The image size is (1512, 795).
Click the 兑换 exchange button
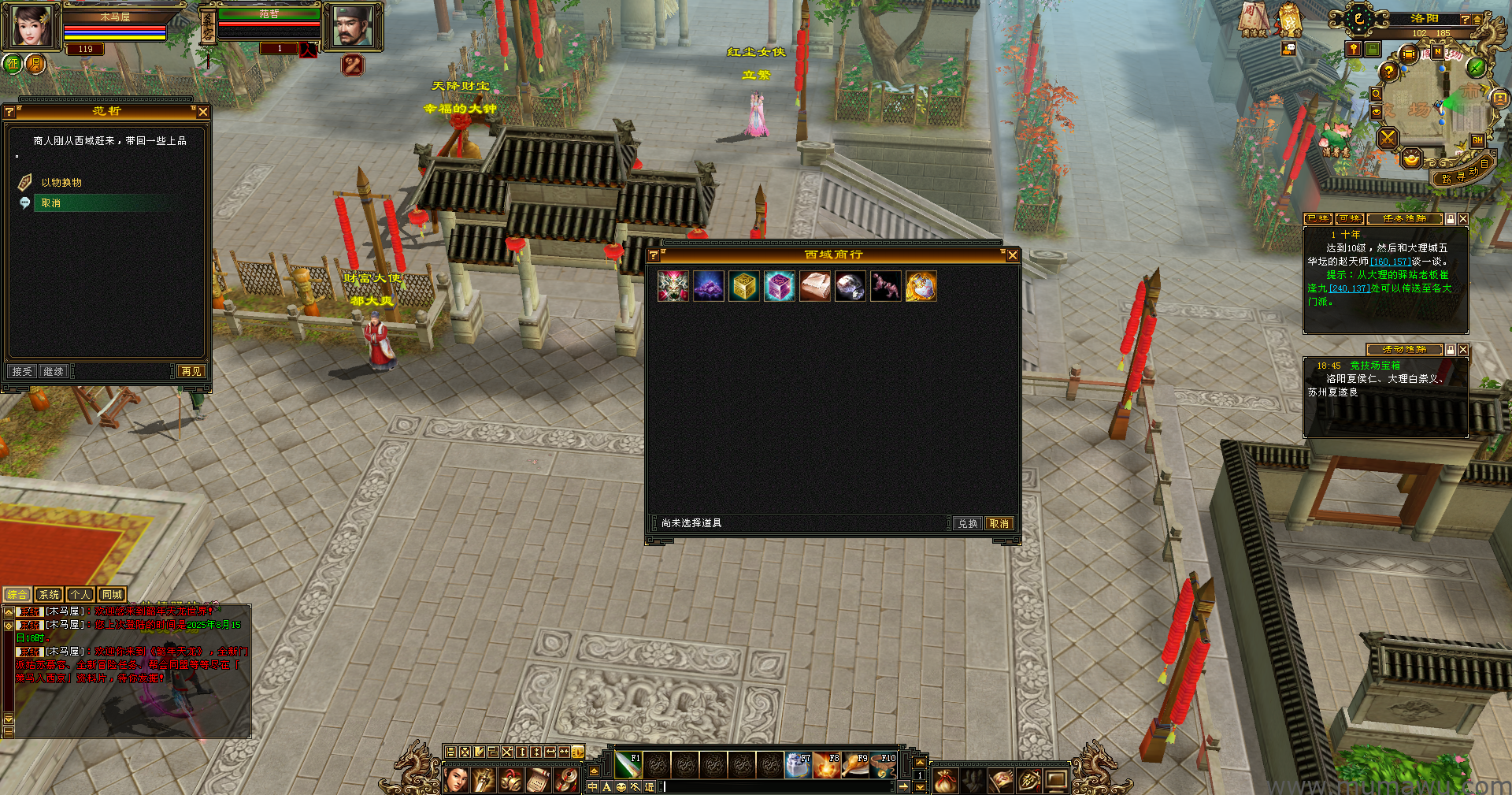click(967, 523)
